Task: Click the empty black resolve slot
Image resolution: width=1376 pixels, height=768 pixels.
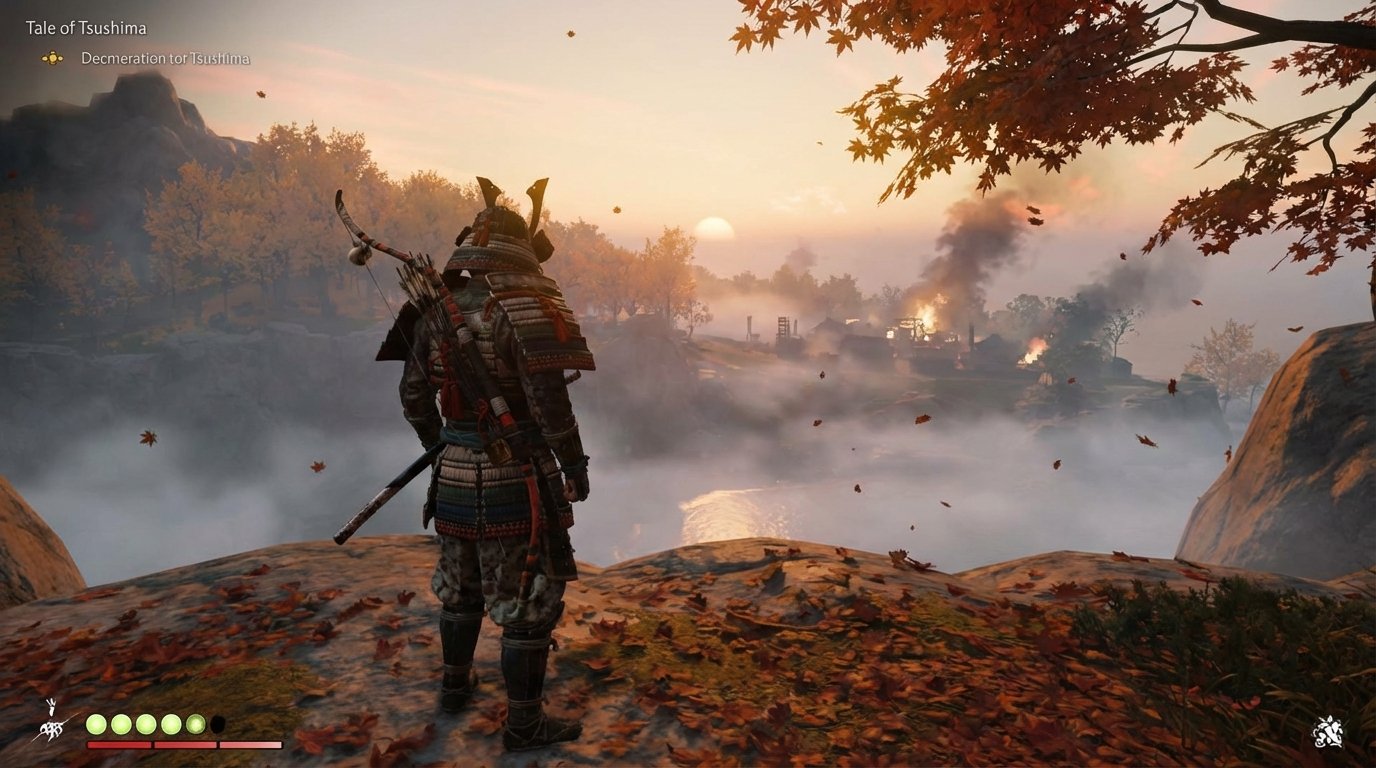Action: 218,724
